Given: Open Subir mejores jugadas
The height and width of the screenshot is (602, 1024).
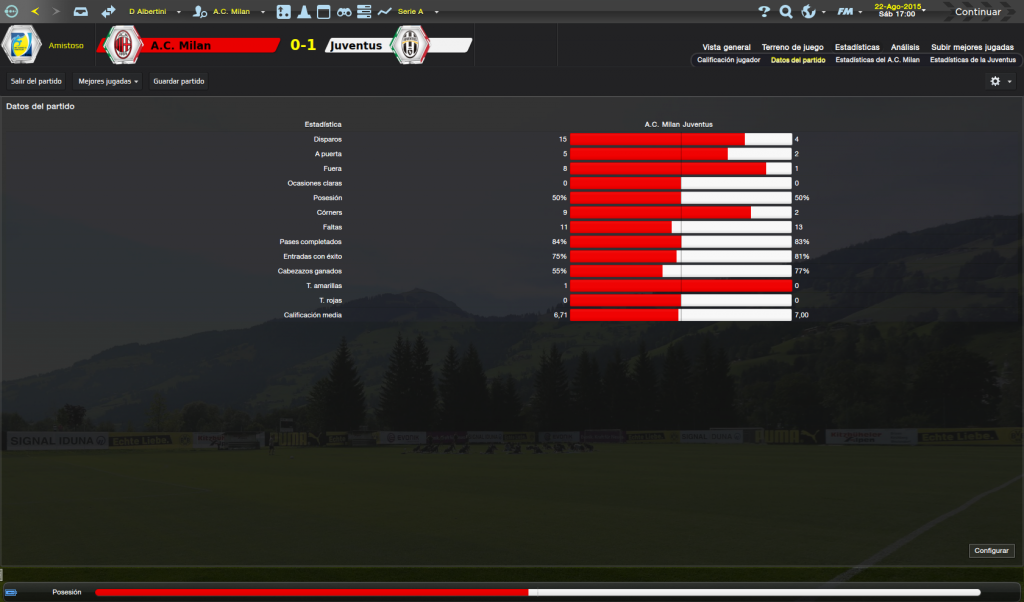Looking at the screenshot, I should pos(972,47).
